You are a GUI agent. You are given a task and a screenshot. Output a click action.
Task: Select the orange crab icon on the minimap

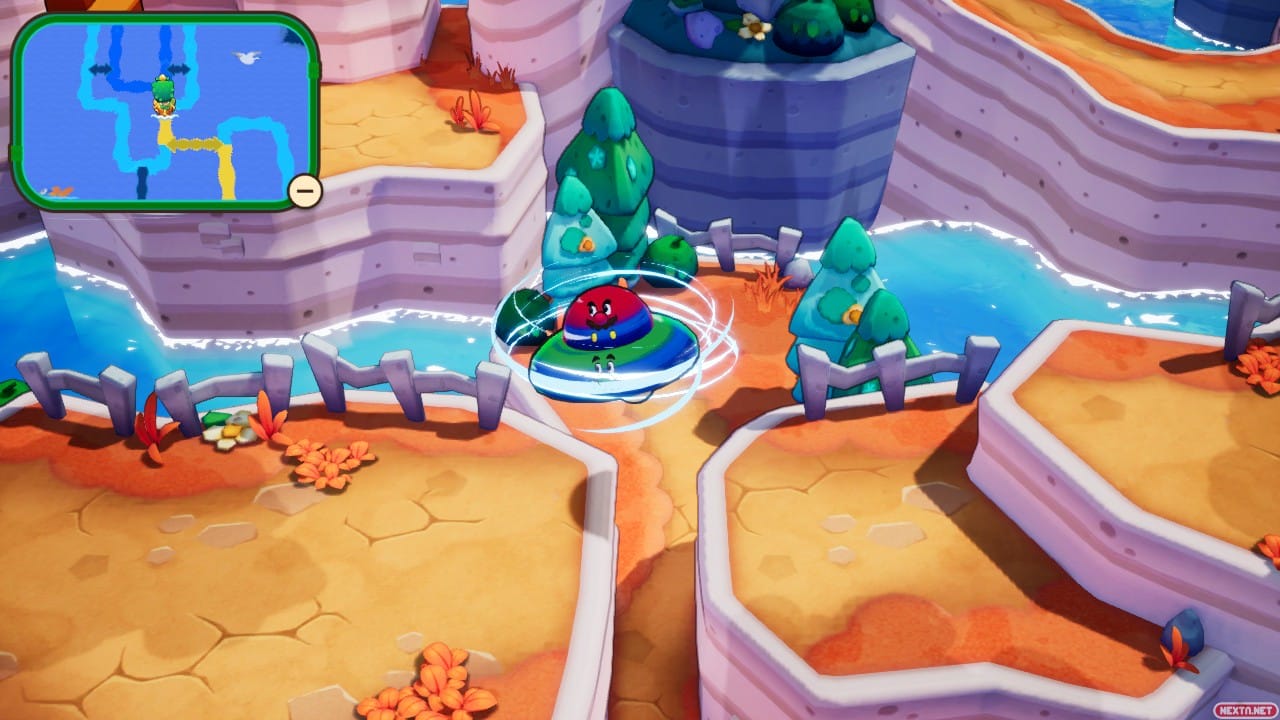tap(61, 189)
